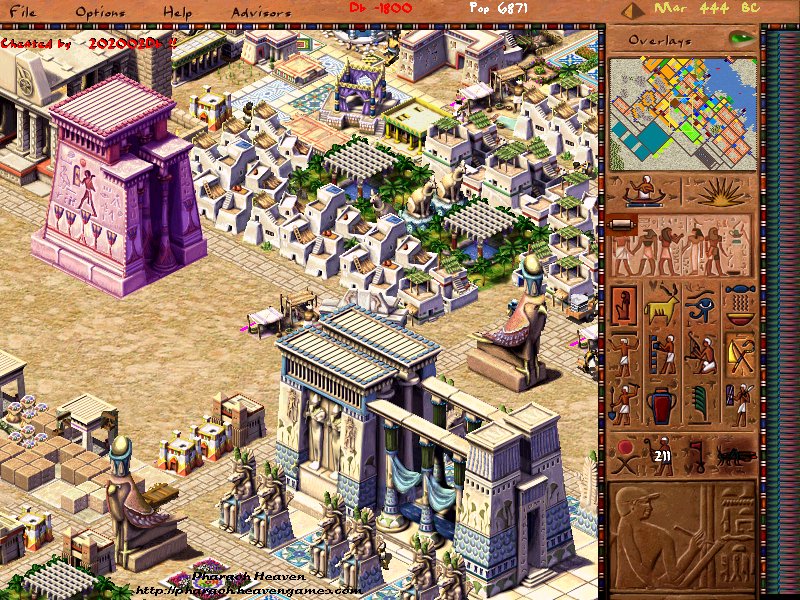Click the city minimap
Viewport: 800px width, 600px height.
coord(680,112)
